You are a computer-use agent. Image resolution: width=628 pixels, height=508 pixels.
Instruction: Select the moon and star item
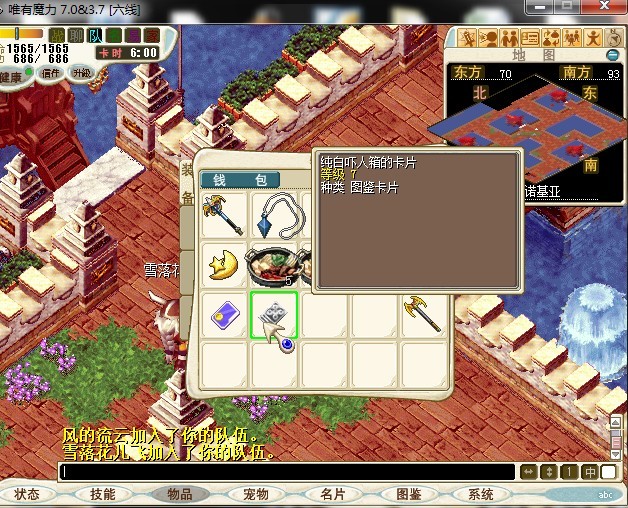pos(223,265)
